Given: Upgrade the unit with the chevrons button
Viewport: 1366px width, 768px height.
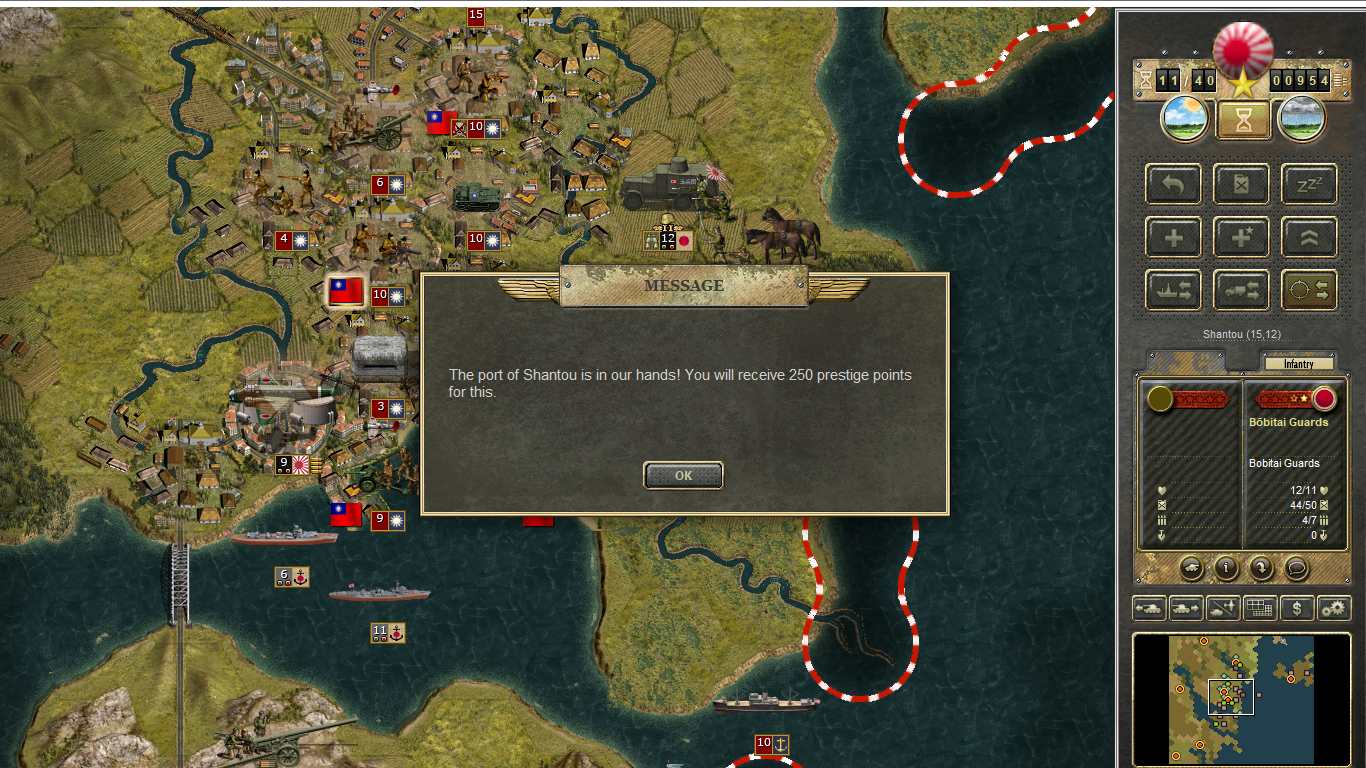Looking at the screenshot, I should tap(1309, 238).
